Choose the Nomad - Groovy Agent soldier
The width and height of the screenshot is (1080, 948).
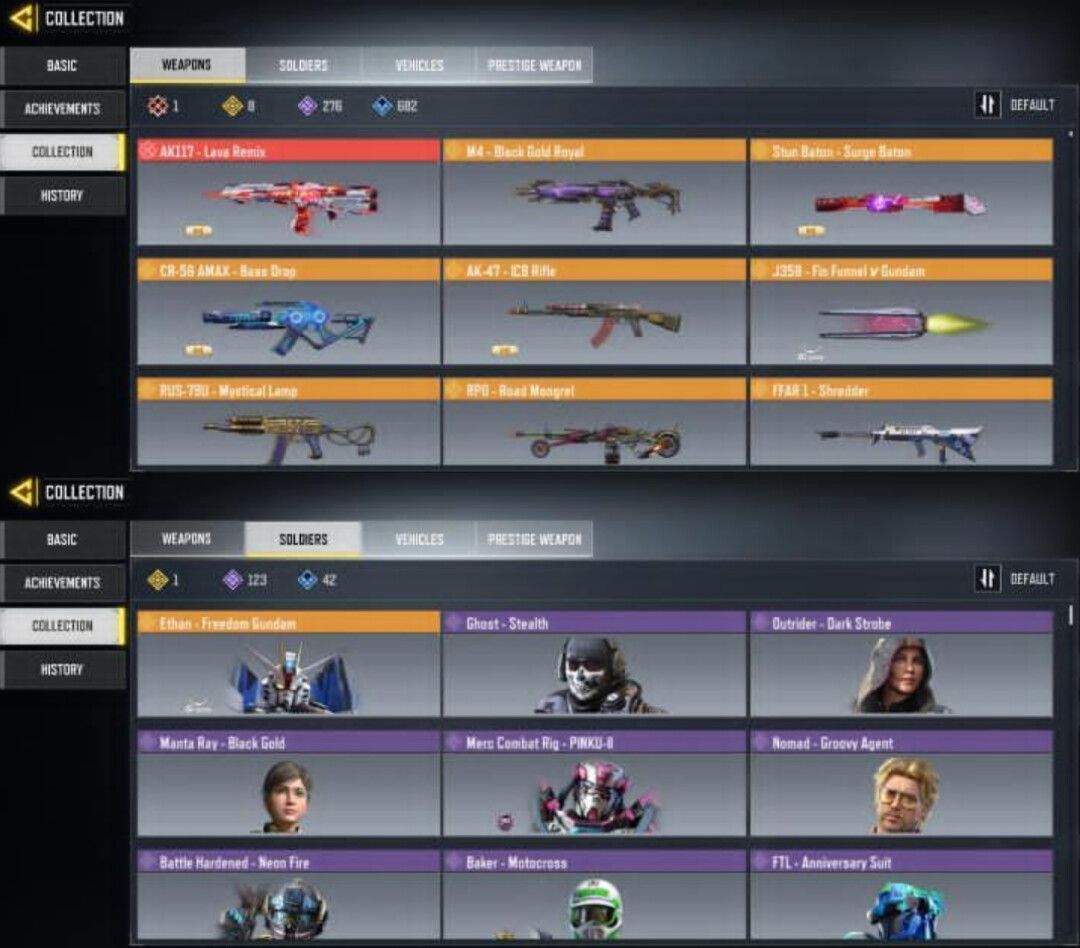pyautogui.click(x=901, y=785)
